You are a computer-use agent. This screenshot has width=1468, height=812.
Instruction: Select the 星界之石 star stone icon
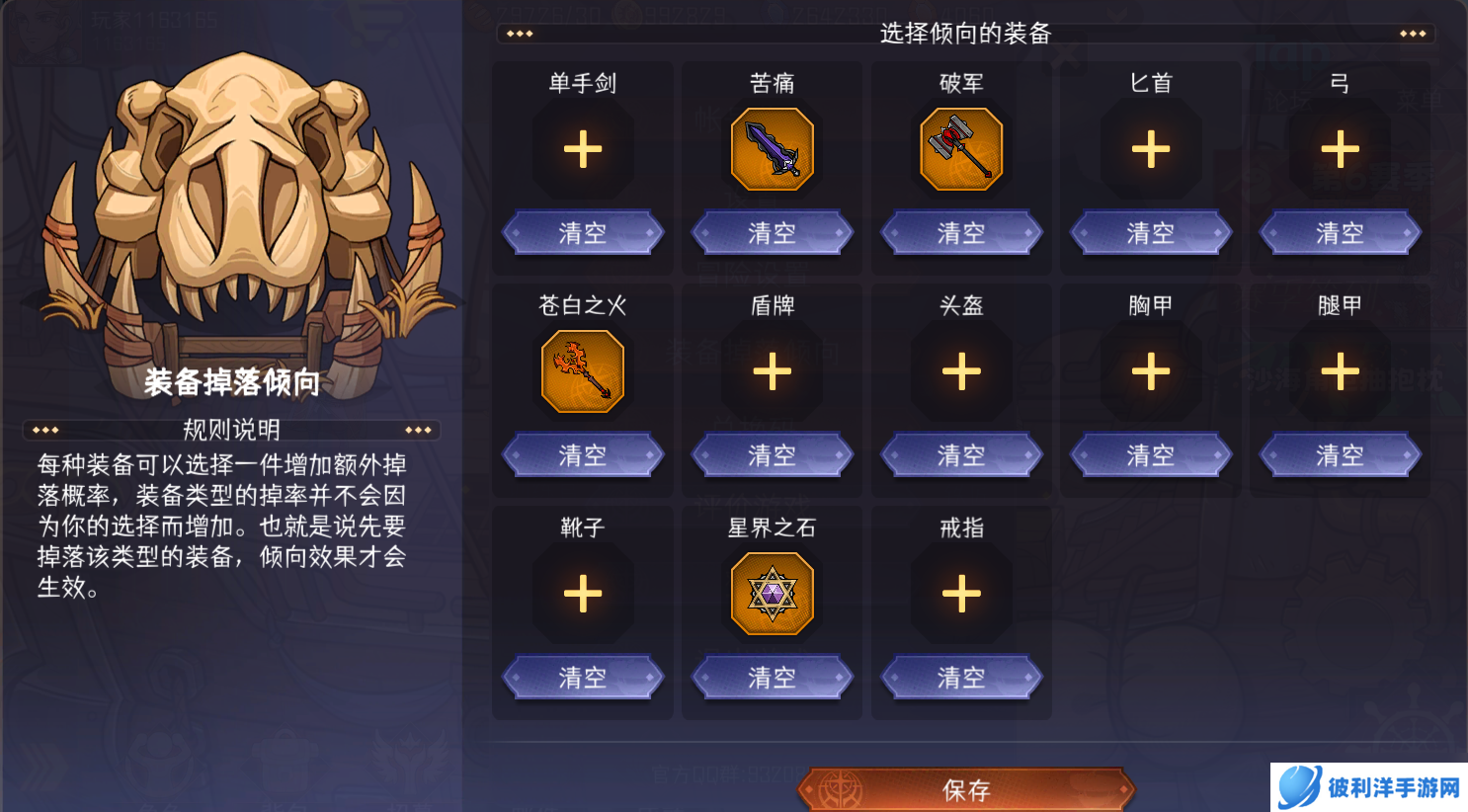tap(773, 593)
